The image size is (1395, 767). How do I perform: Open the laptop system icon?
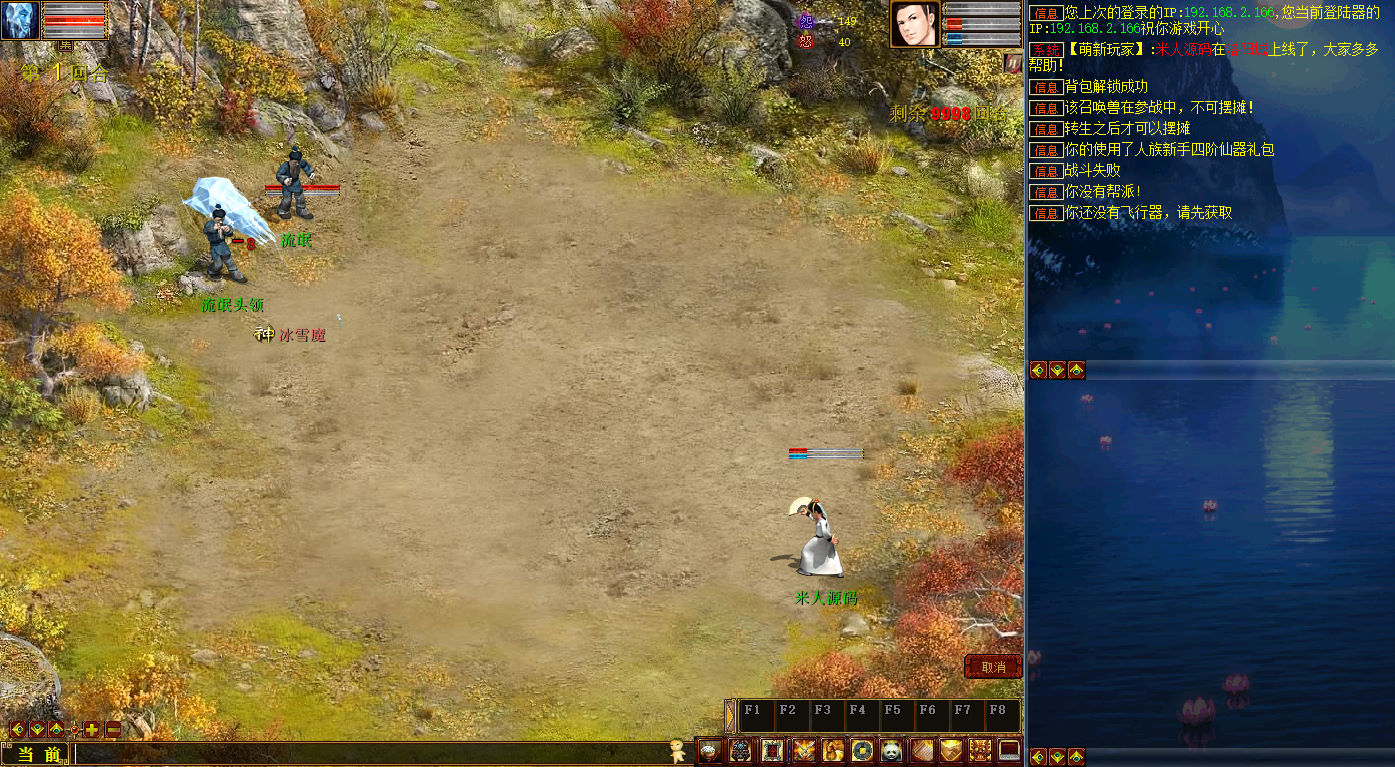point(1009,751)
